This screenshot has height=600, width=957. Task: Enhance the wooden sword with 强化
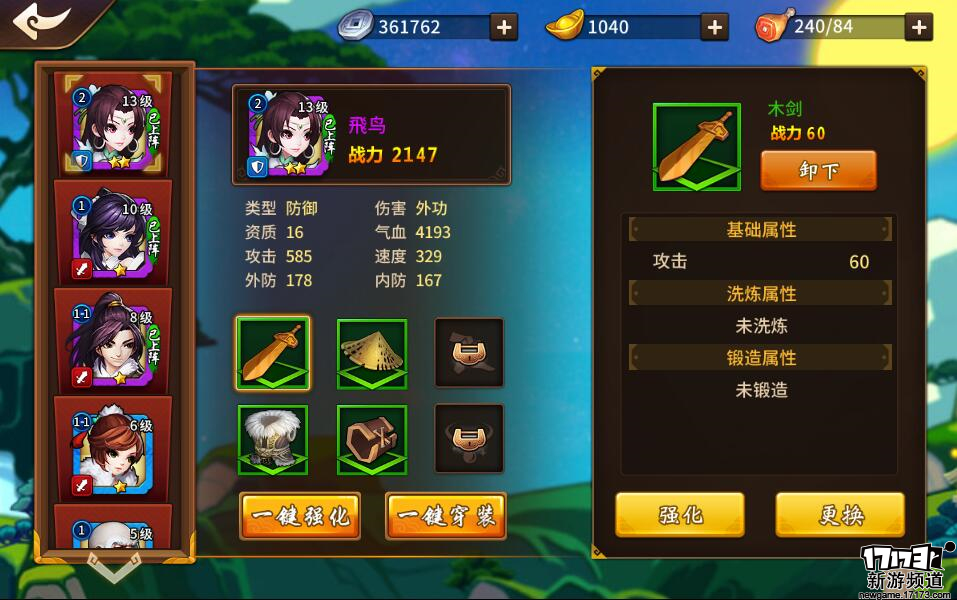[680, 515]
